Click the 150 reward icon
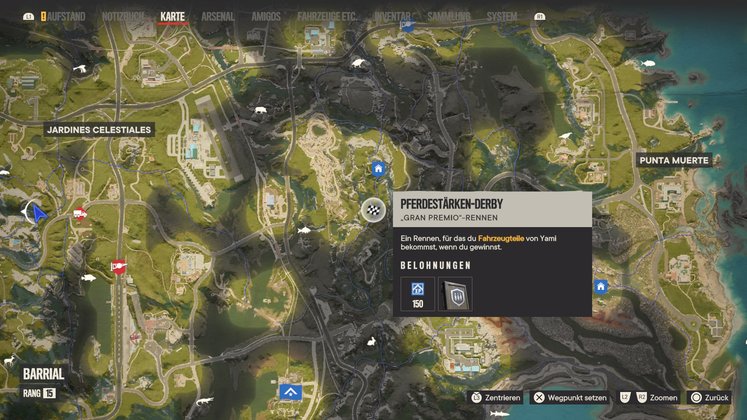 pos(417,293)
